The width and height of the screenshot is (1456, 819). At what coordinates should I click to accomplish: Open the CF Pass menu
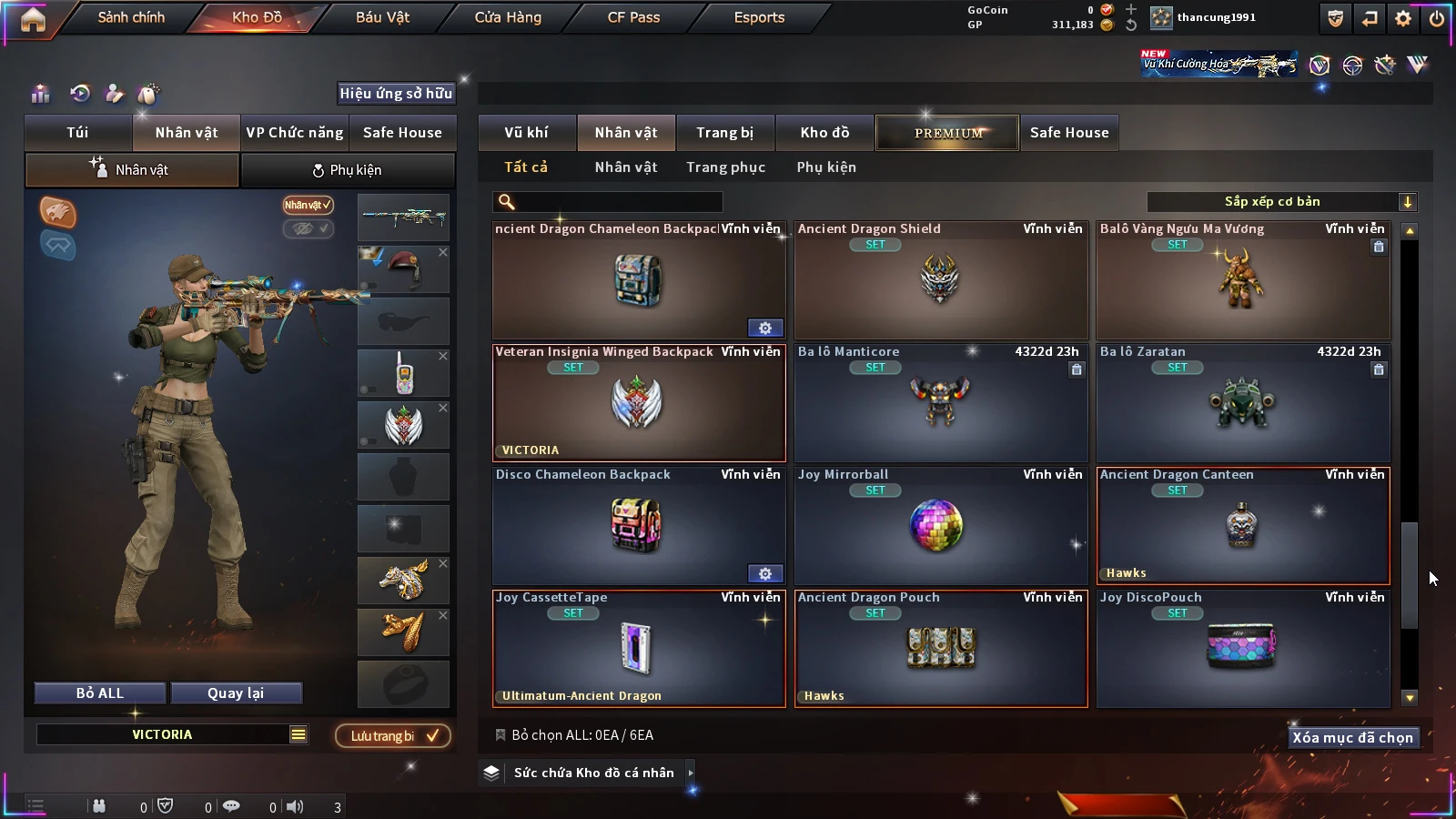click(x=633, y=17)
